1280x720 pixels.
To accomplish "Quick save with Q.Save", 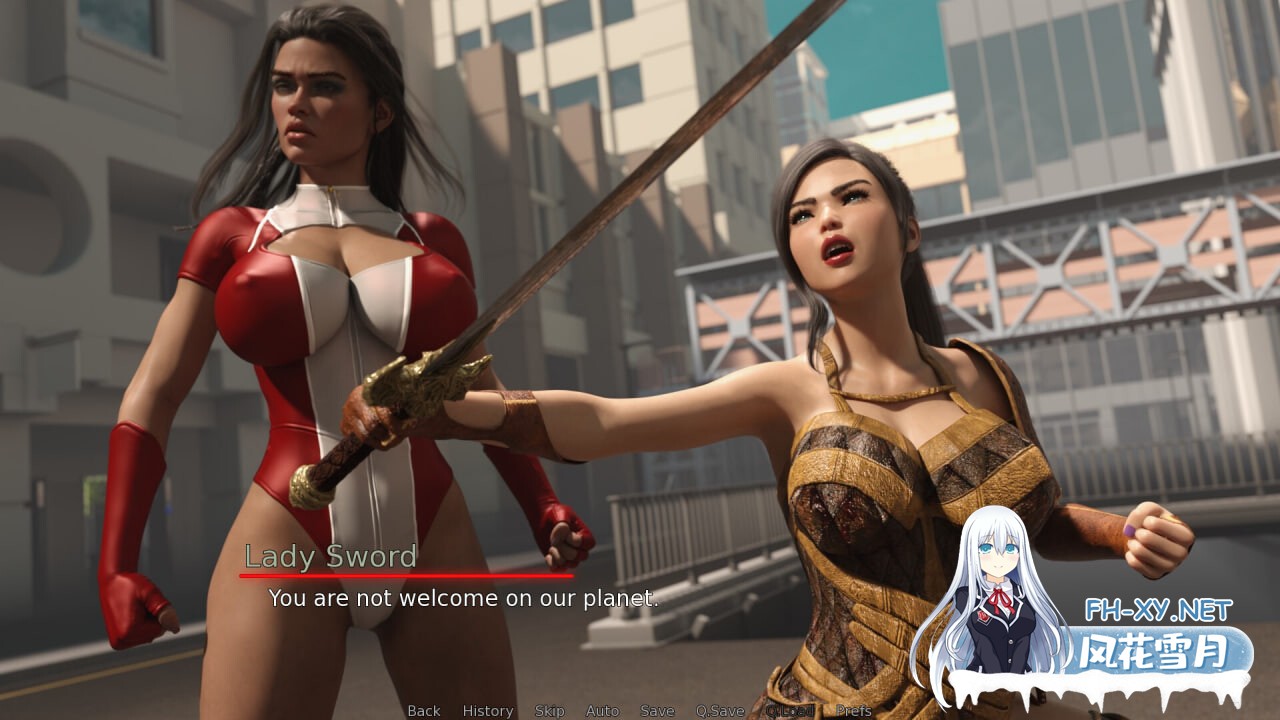I will click(x=720, y=711).
